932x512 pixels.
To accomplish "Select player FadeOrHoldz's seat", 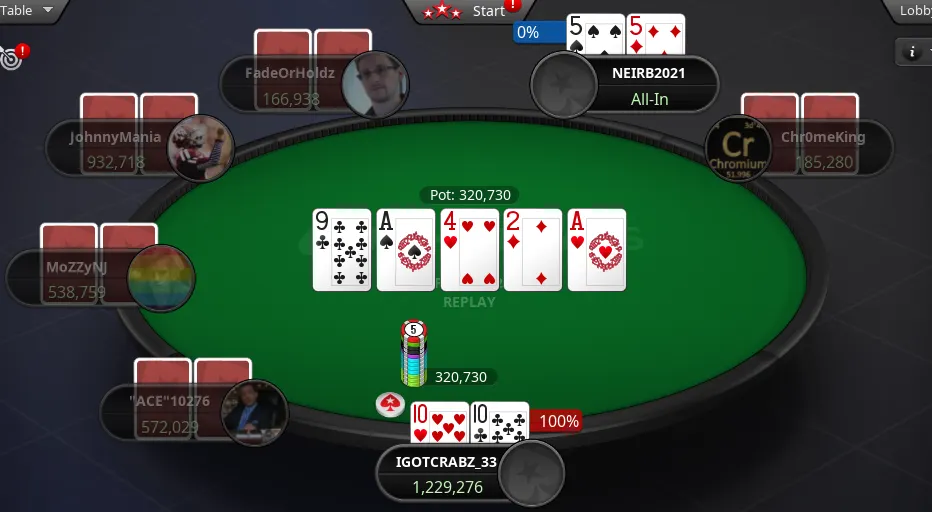I will point(290,84).
